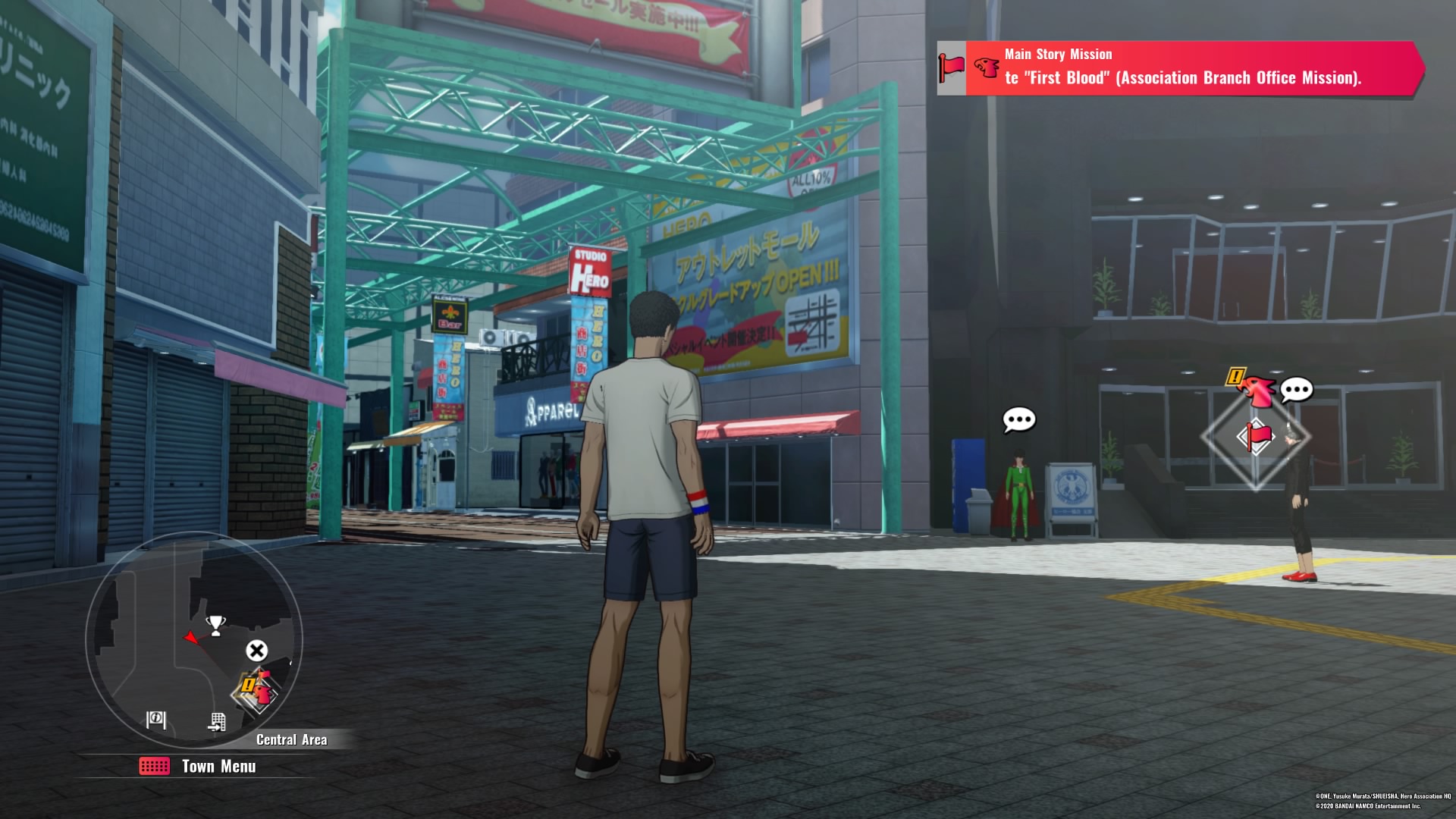Viewport: 1456px width, 819px height.
Task: Click the speech bubble above the green-suited NPC
Action: coord(1018,419)
